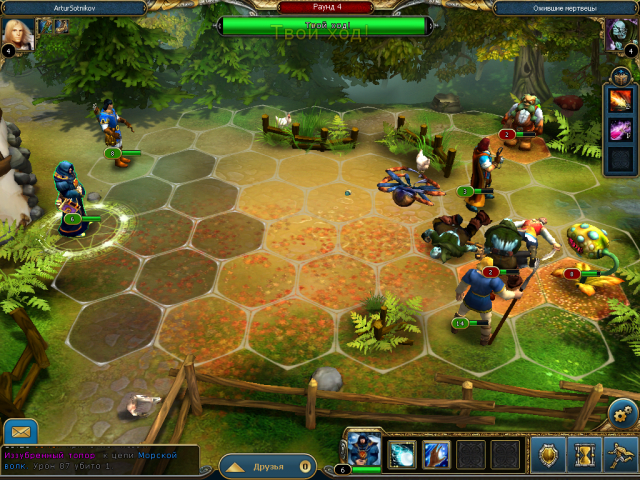Activate the running man flee button

(620, 455)
